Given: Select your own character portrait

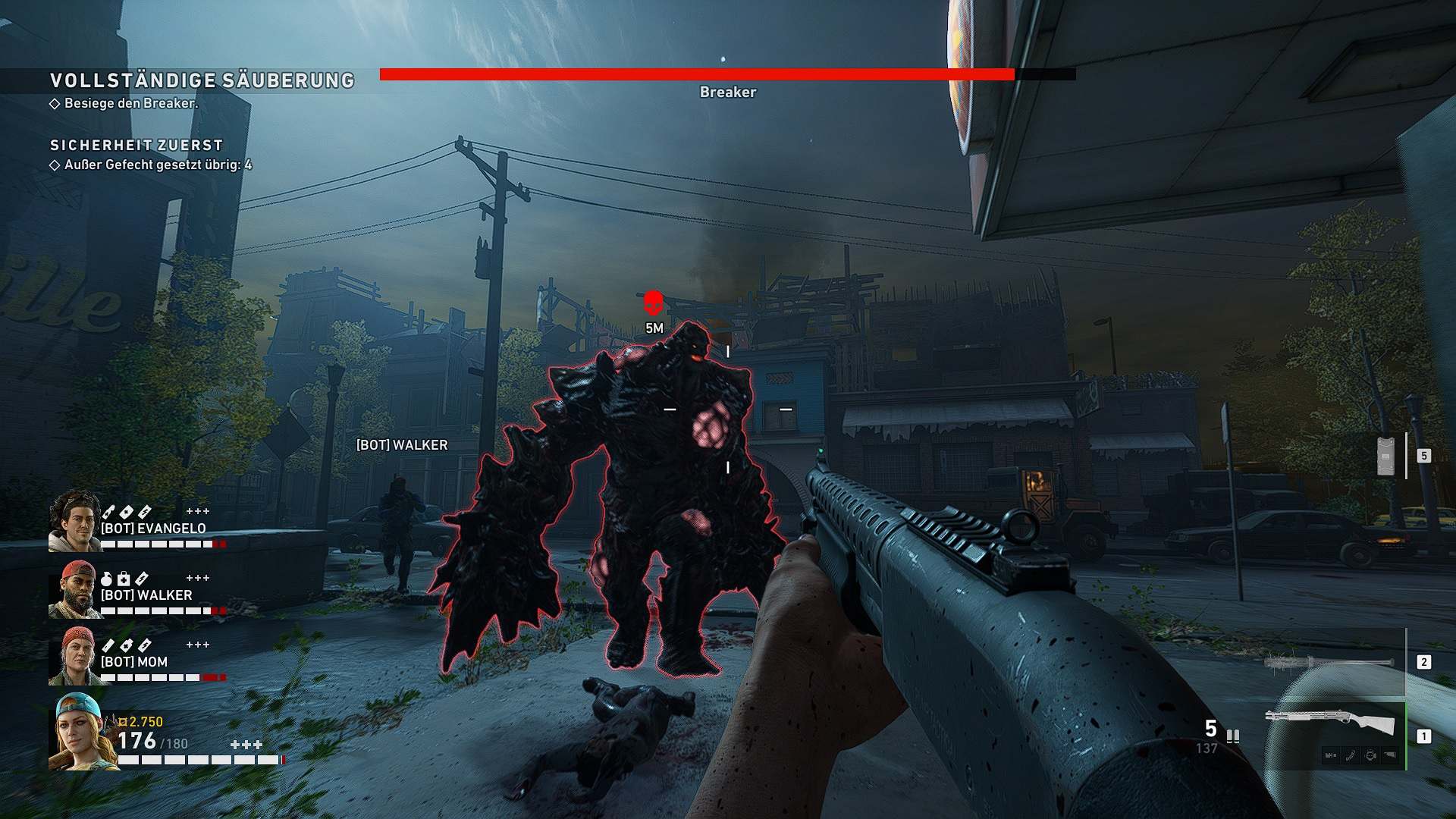Looking at the screenshot, I should [x=82, y=732].
